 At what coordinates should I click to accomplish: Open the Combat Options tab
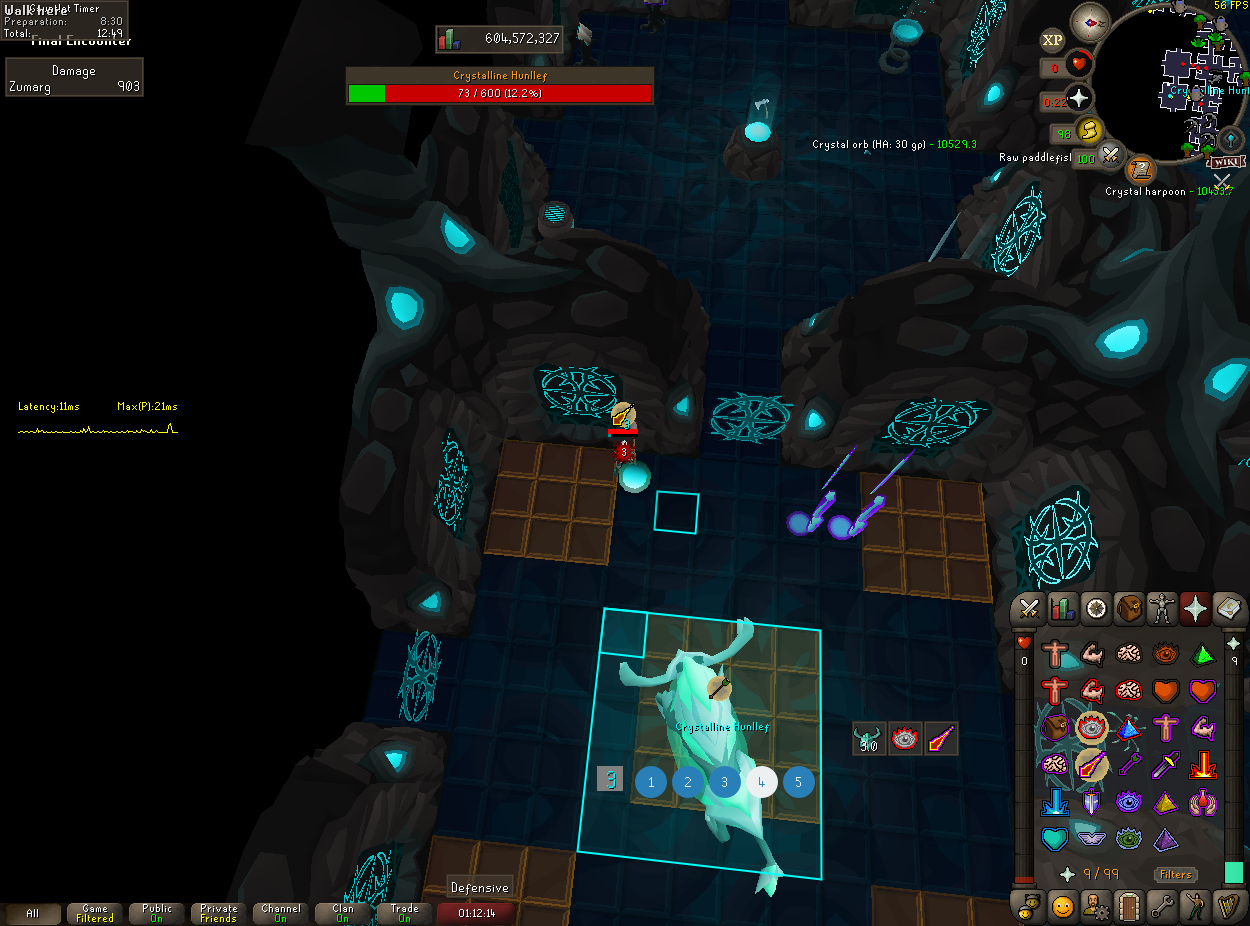[x=1028, y=608]
